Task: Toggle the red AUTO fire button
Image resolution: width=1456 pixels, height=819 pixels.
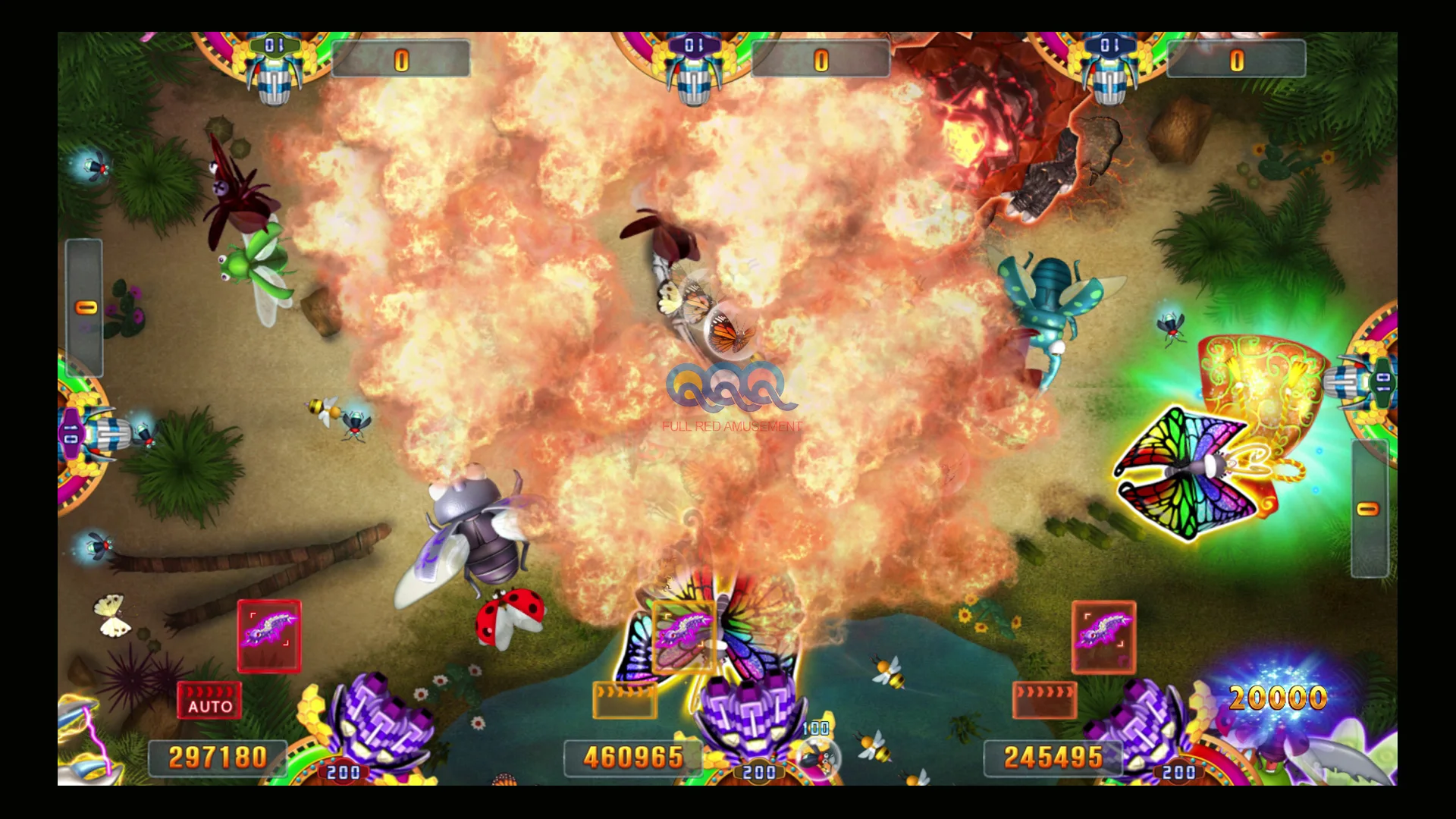Action: [209, 700]
